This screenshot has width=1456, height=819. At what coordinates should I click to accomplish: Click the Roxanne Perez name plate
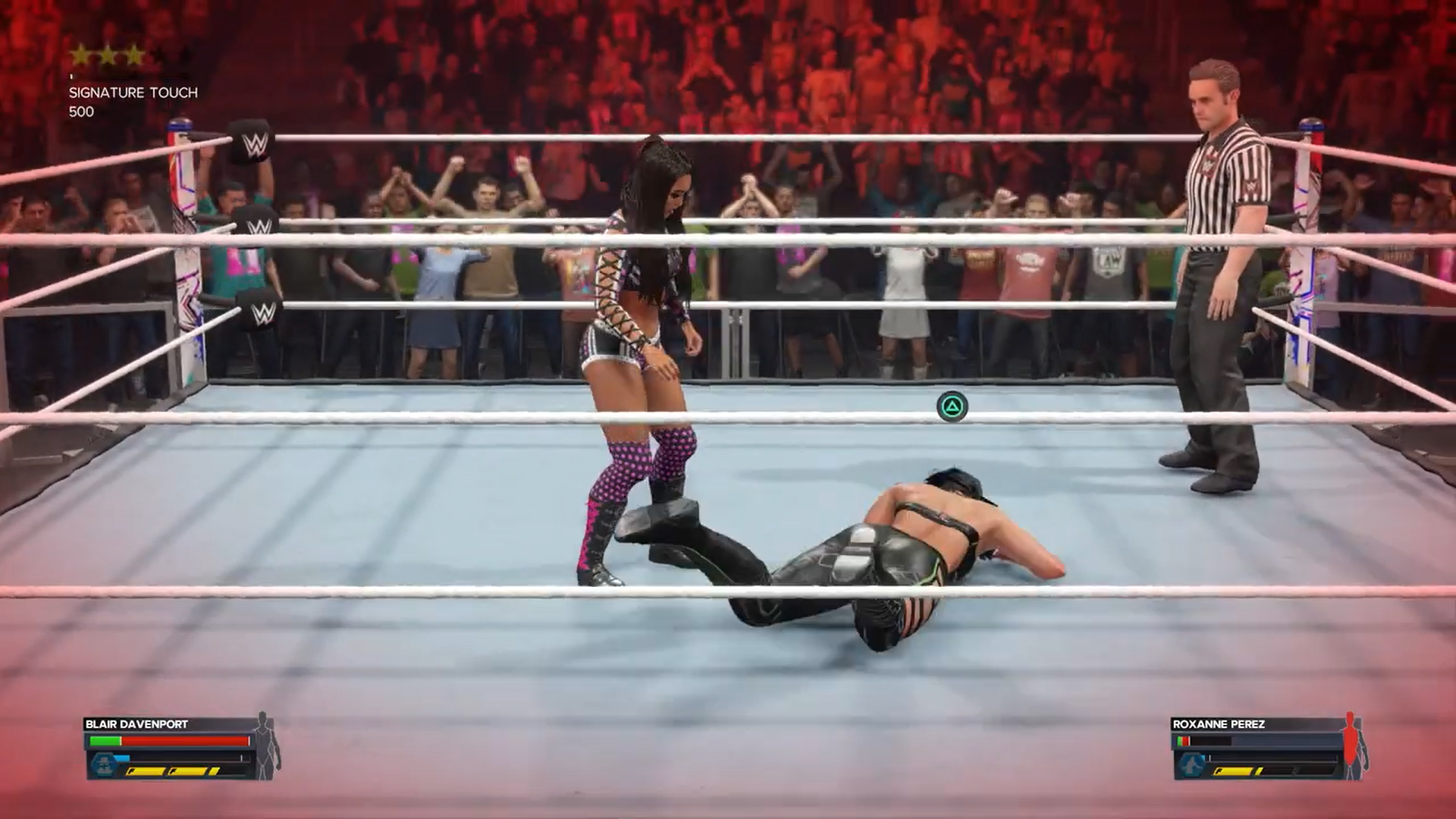tap(1219, 723)
